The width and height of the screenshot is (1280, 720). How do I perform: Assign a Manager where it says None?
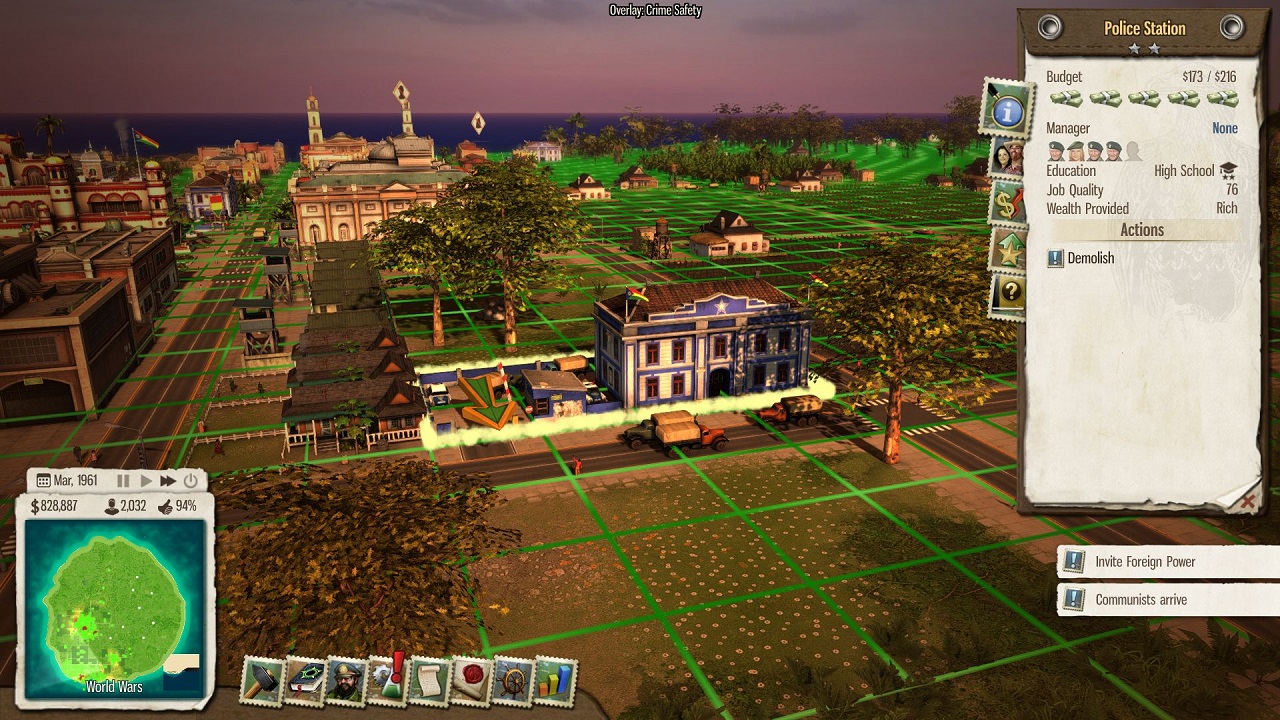[1225, 128]
